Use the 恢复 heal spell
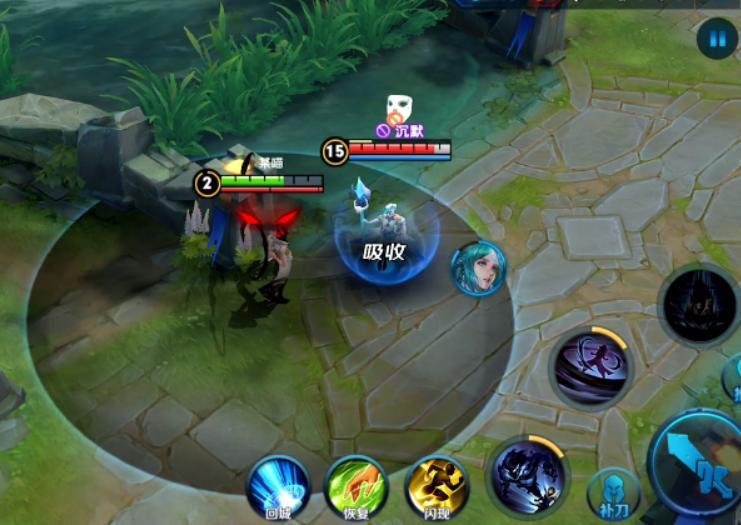Viewport: 741px width, 525px height. tap(357, 485)
